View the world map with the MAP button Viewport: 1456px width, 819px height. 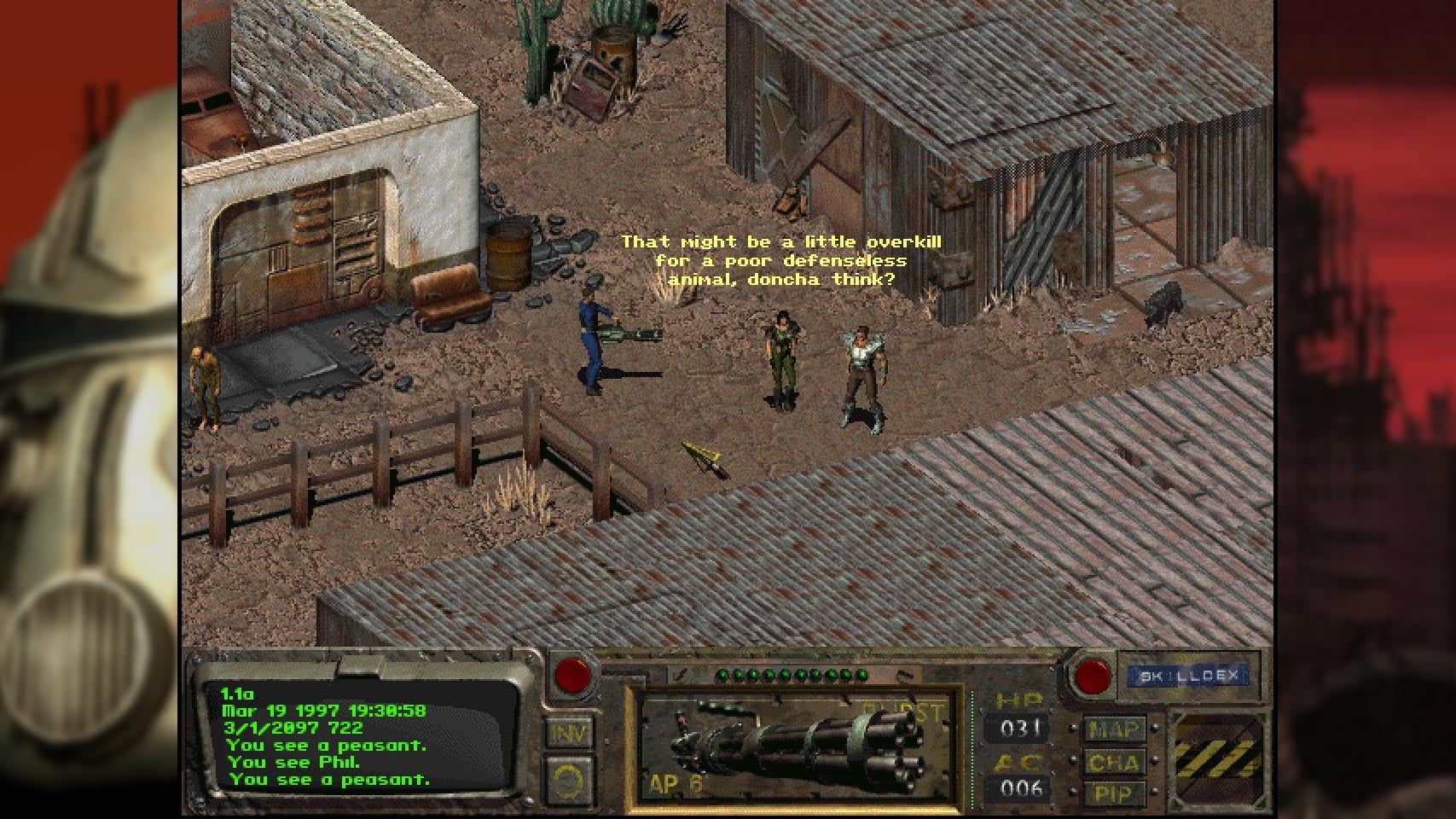tap(1116, 730)
